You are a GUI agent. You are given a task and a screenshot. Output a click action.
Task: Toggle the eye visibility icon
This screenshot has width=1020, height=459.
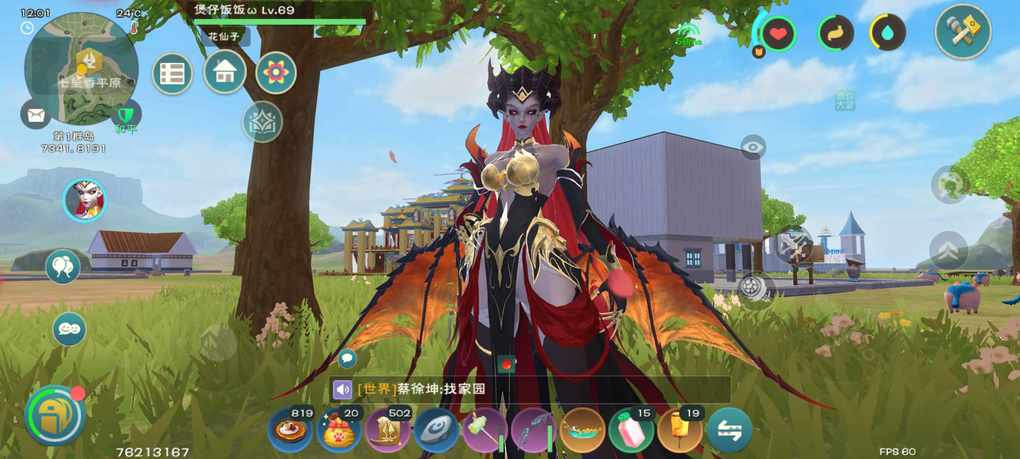click(x=753, y=147)
